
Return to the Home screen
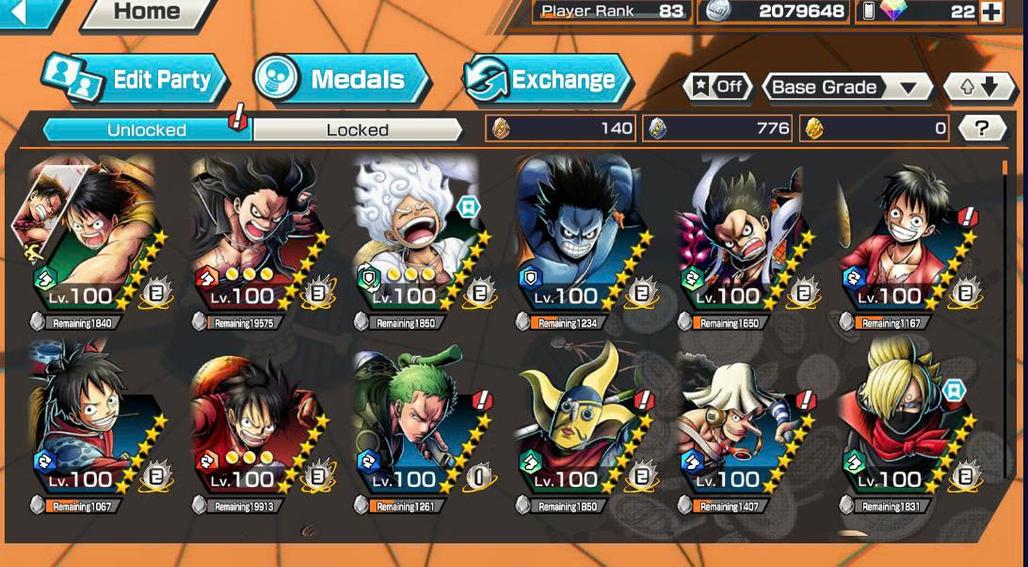(146, 13)
